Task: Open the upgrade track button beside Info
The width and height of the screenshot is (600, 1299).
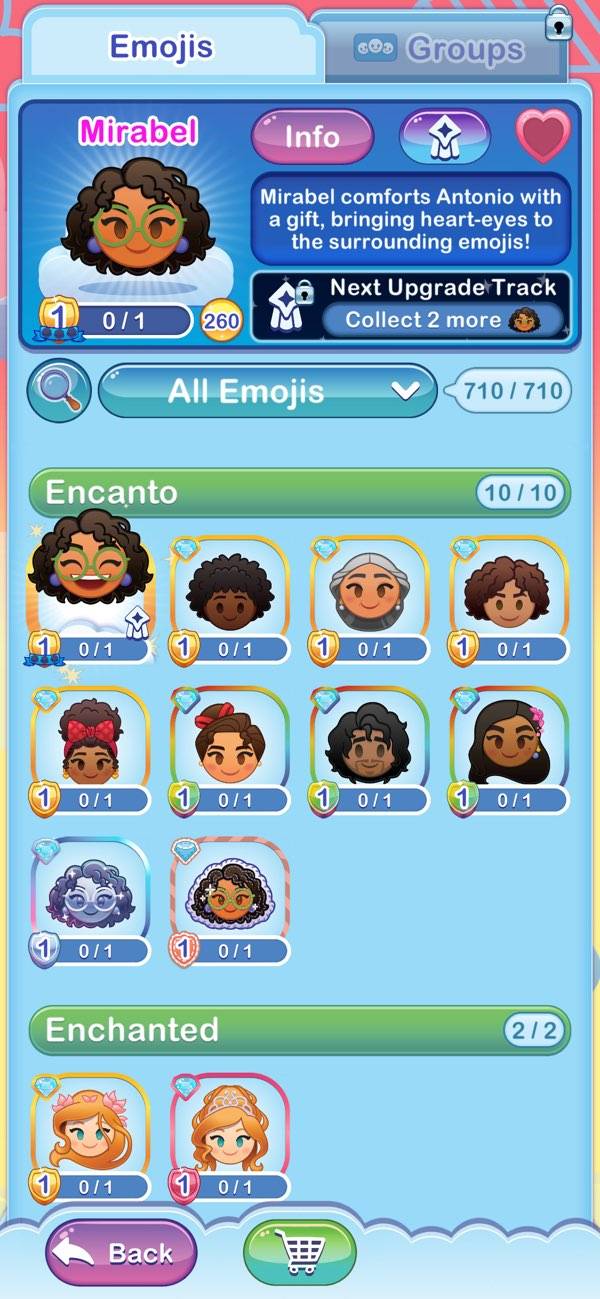Action: 444,137
